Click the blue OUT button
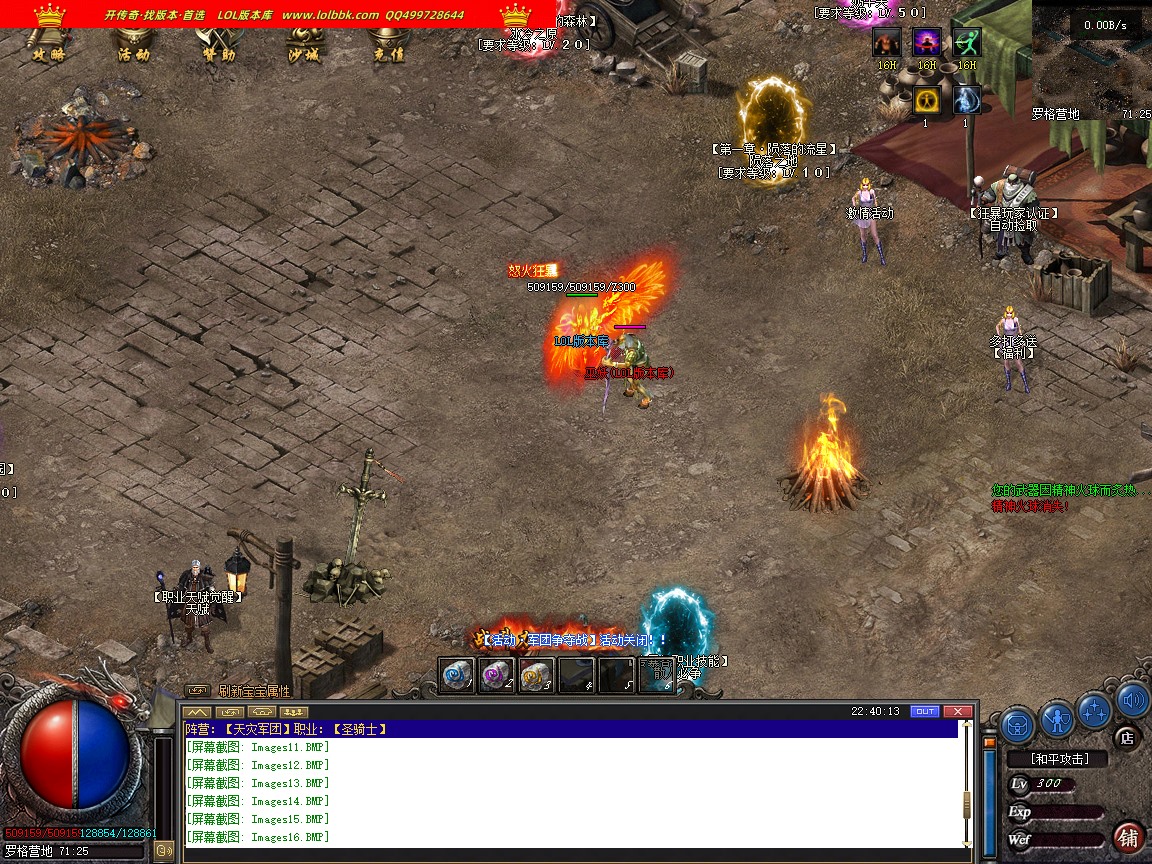 pos(925,711)
